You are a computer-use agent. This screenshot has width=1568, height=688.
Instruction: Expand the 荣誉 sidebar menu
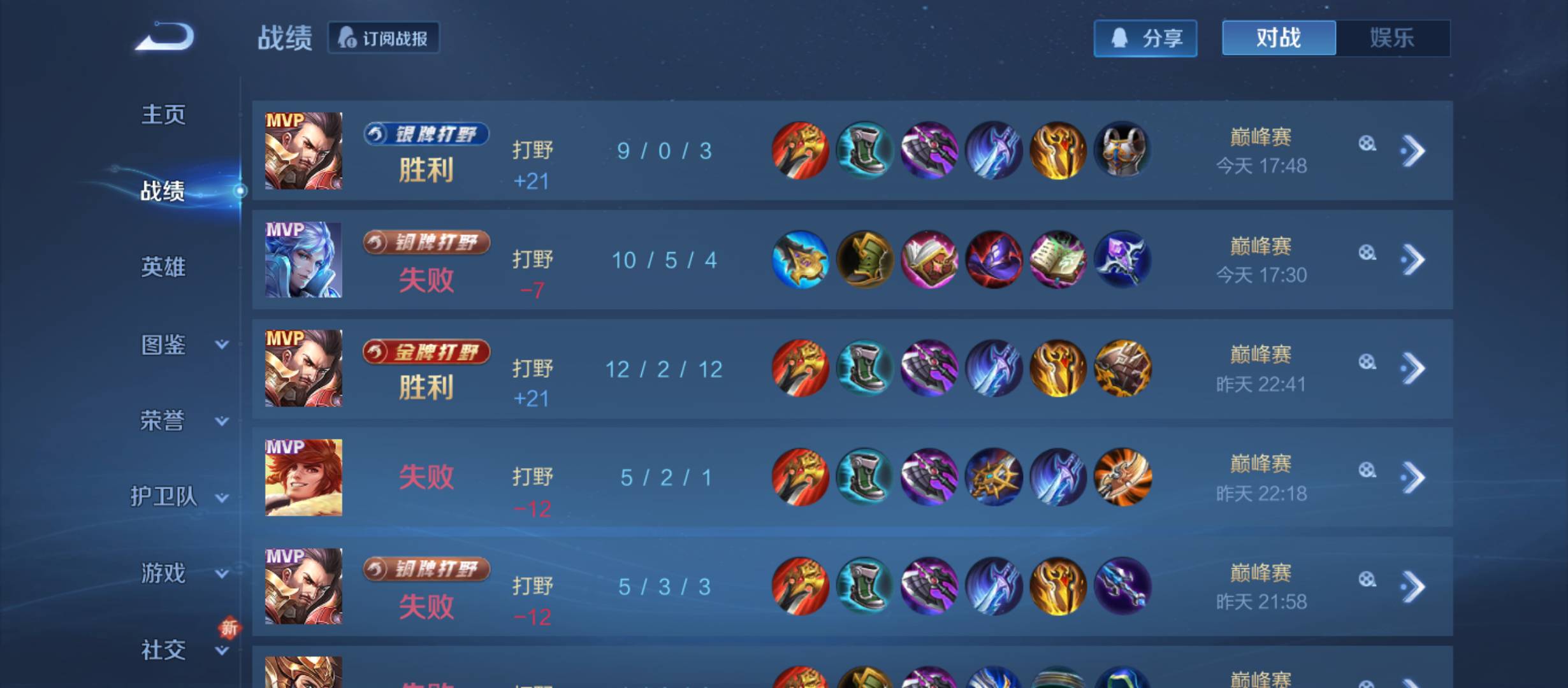click(182, 421)
